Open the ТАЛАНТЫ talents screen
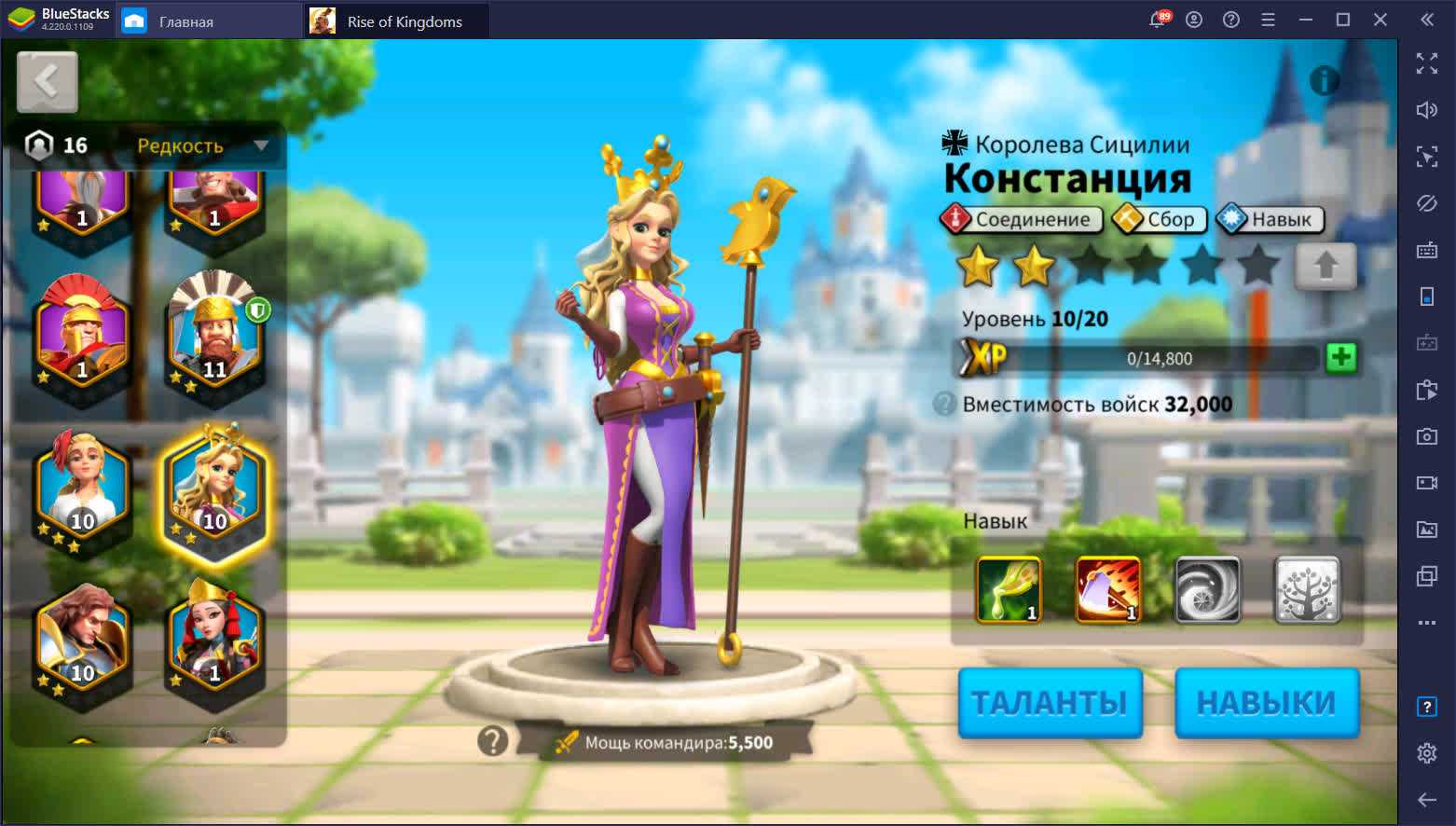 (x=1050, y=703)
